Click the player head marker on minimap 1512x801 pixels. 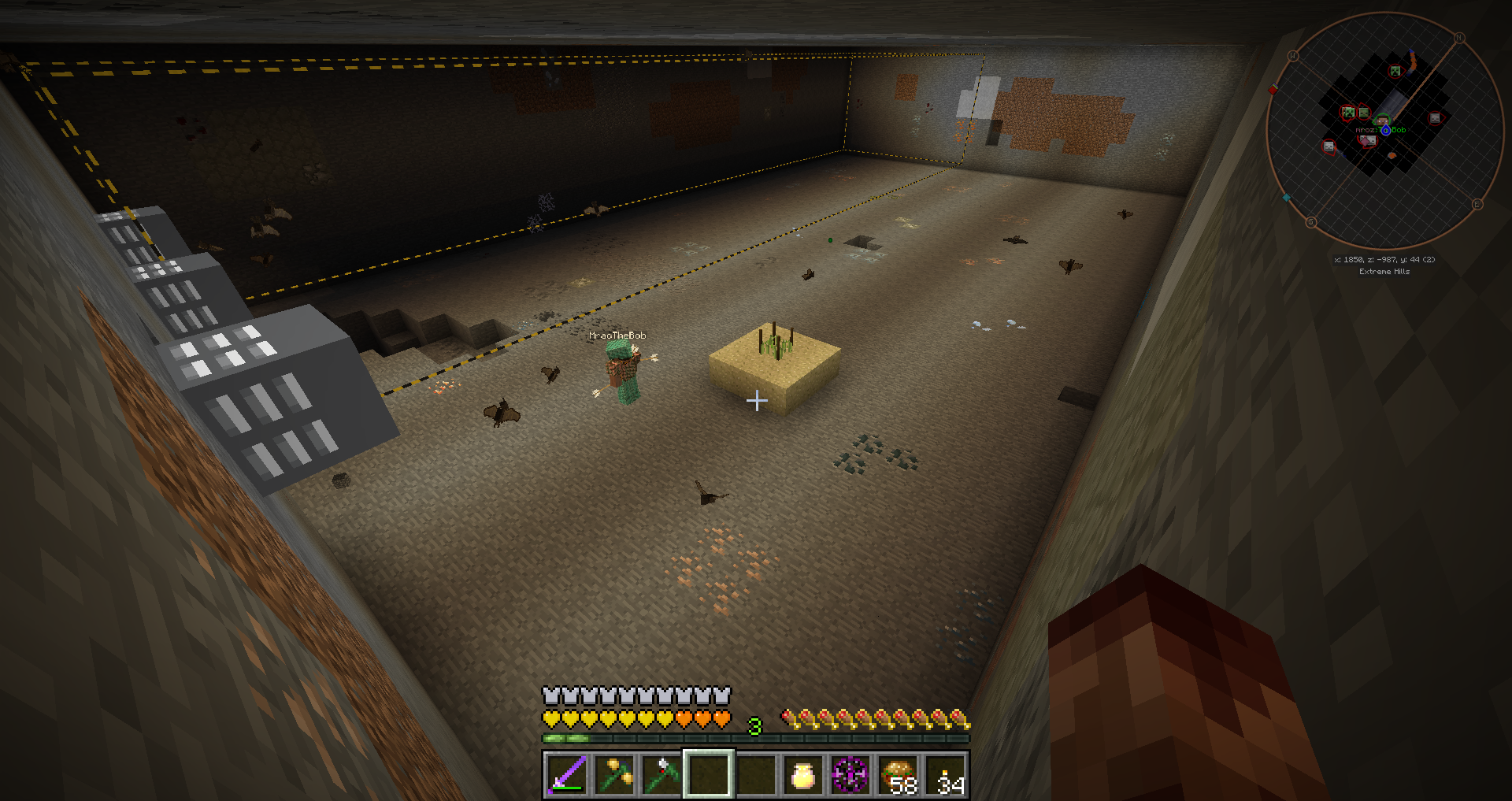1383,122
